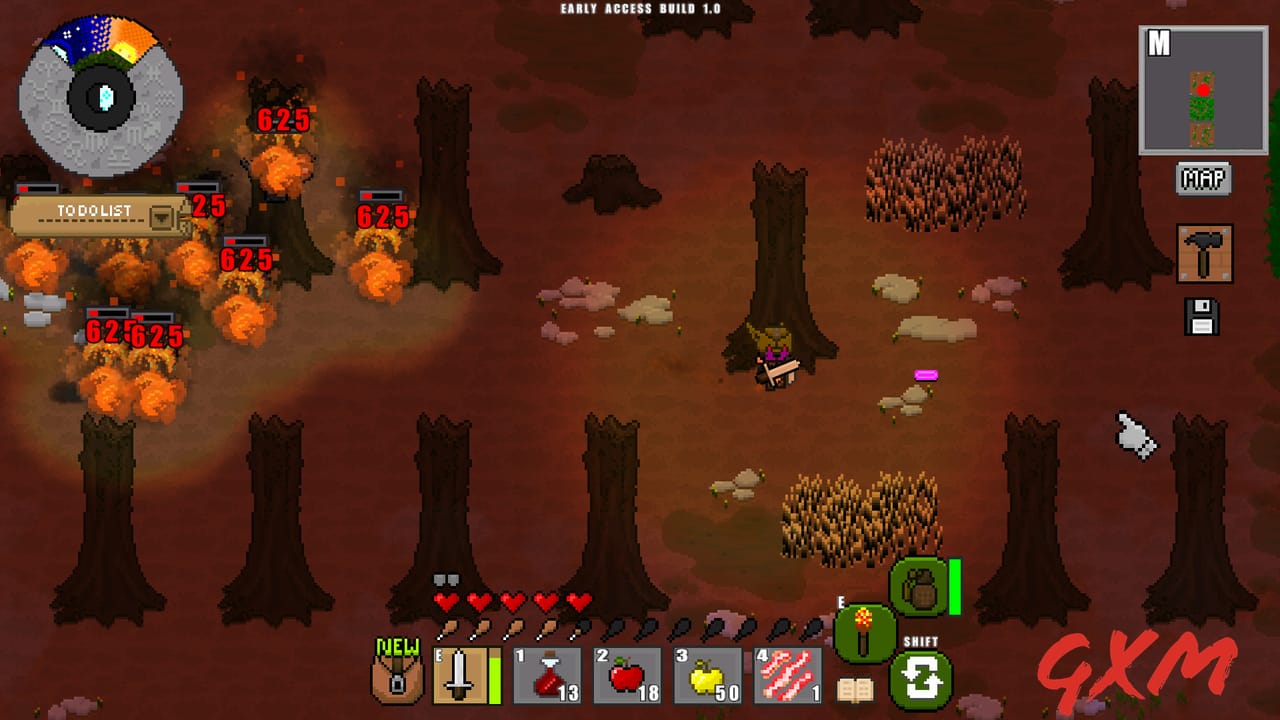
Task: Pick up the pink item near the player
Action: tap(925, 374)
